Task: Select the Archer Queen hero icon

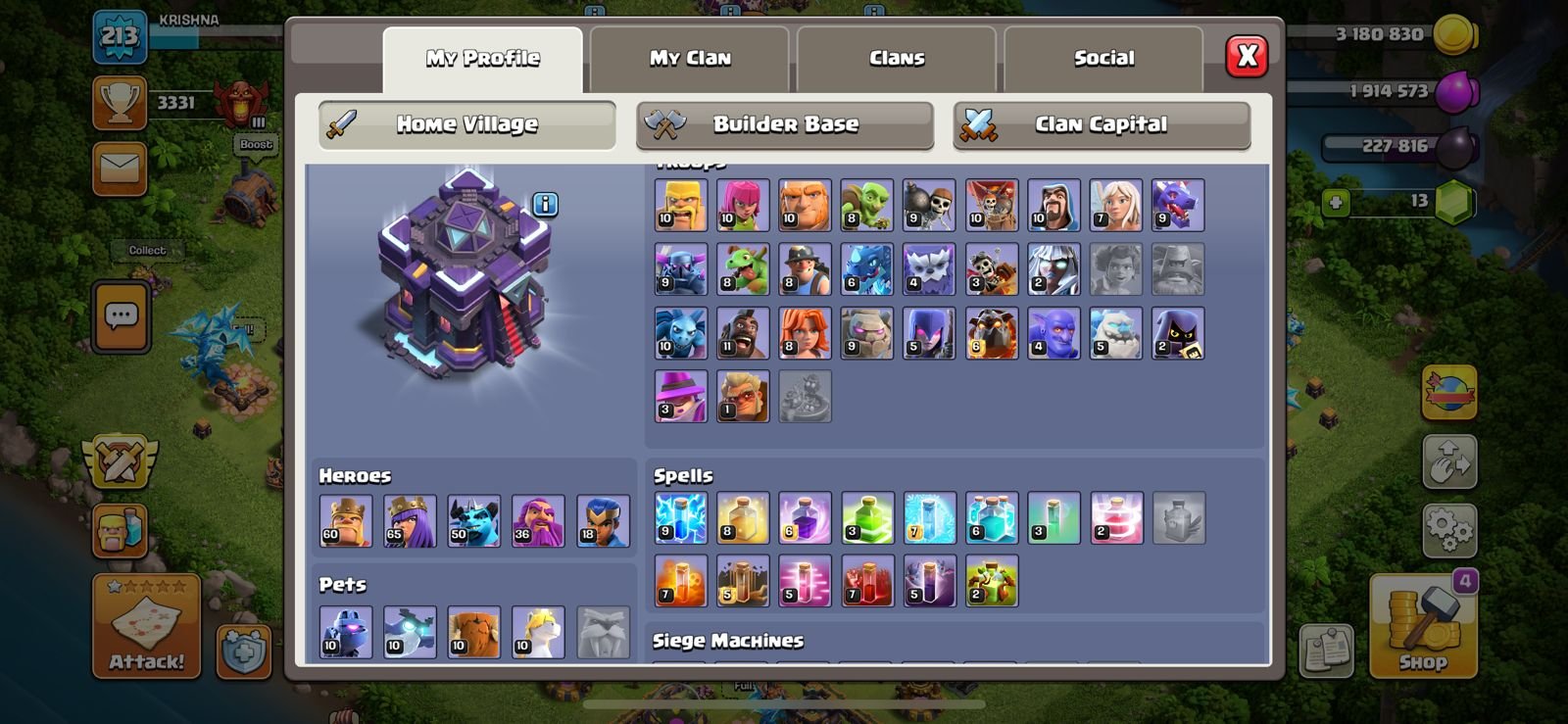Action: pos(410,520)
